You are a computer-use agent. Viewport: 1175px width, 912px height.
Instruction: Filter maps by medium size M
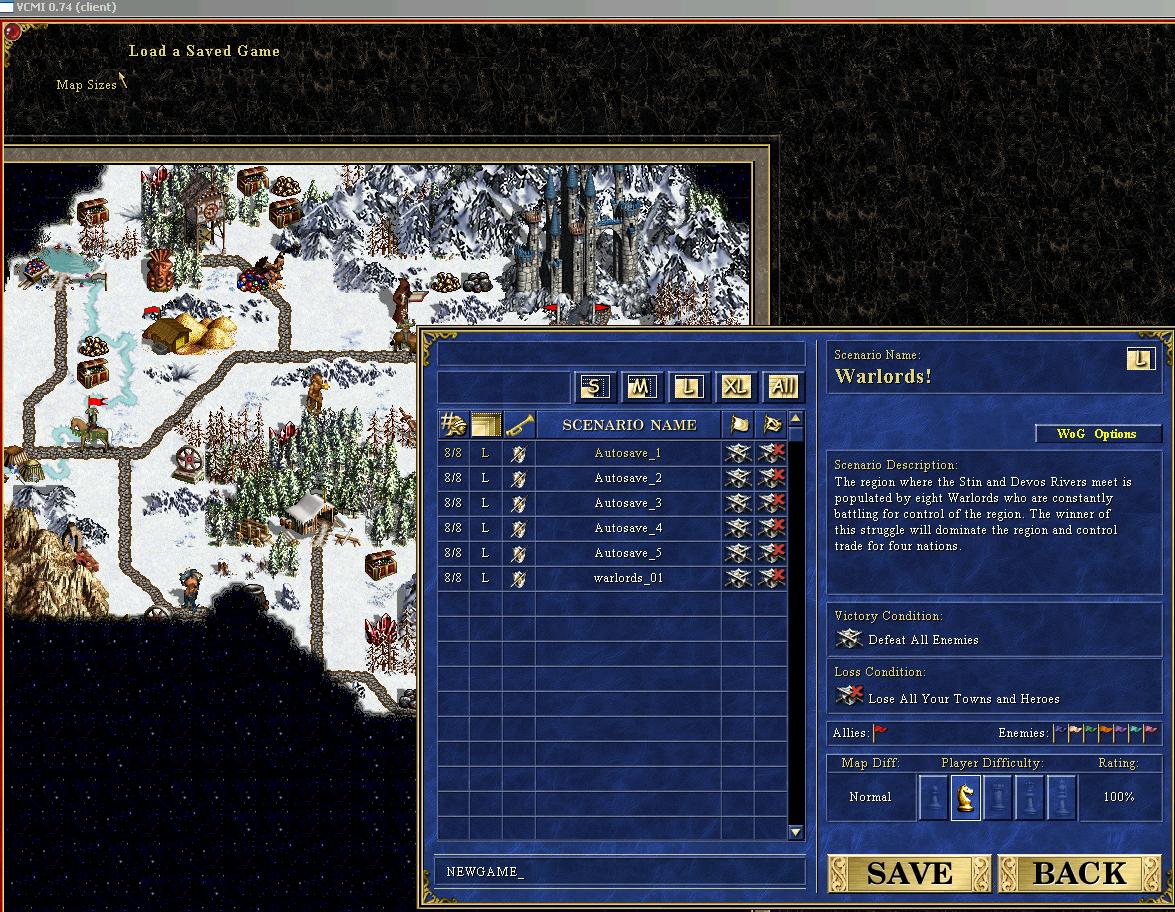[x=640, y=387]
